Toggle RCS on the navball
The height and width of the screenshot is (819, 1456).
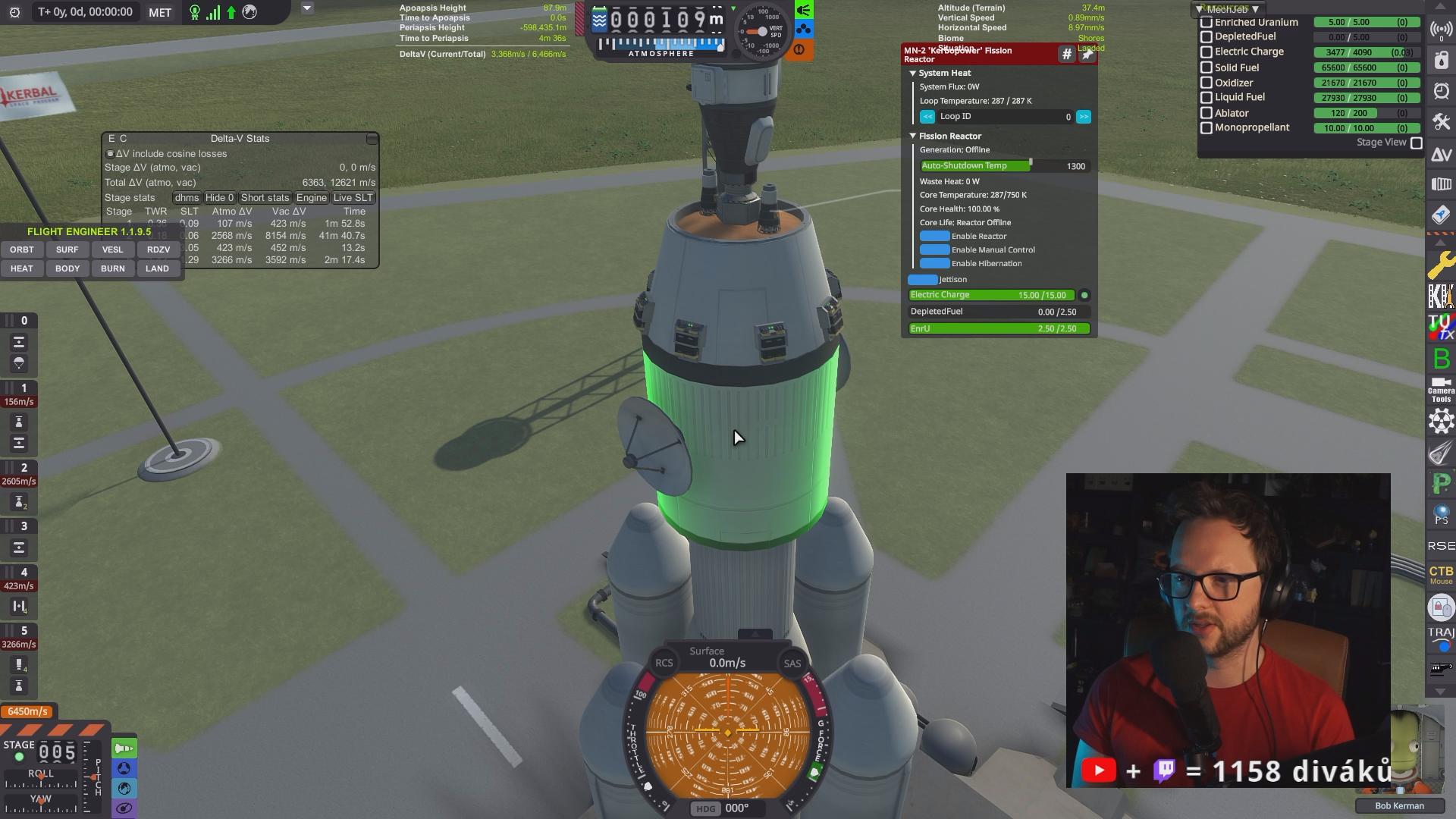click(664, 664)
